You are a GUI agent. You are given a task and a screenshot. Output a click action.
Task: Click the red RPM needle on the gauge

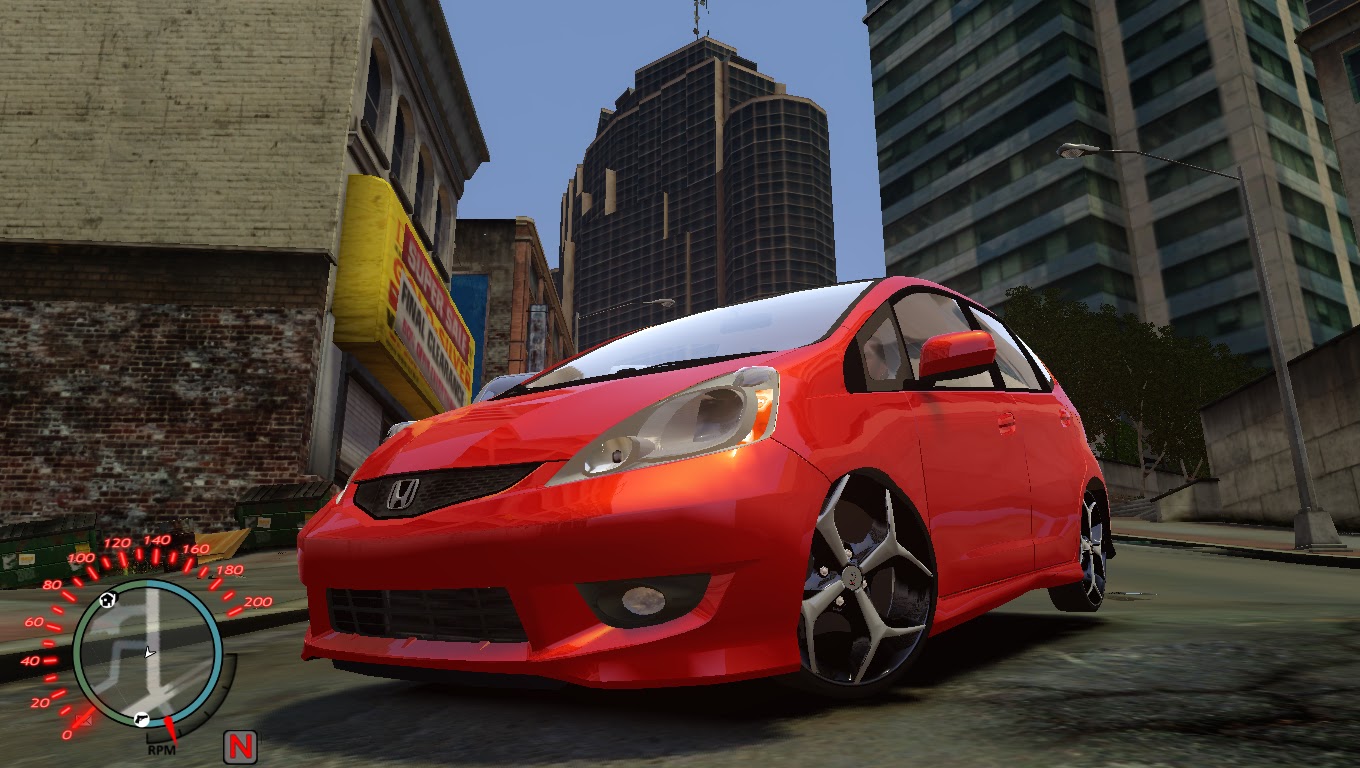pyautogui.click(x=172, y=728)
